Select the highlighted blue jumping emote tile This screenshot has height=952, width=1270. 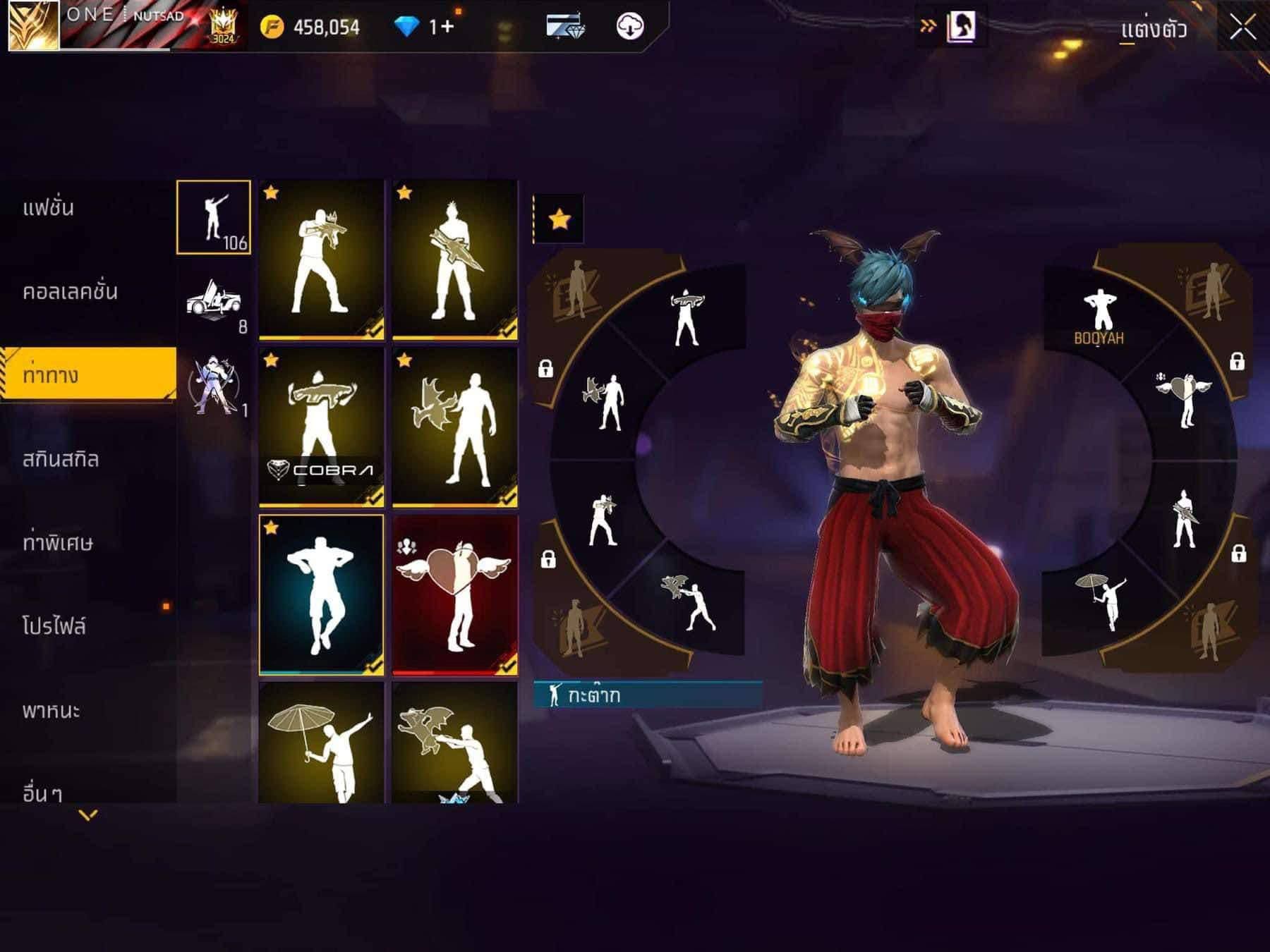[x=322, y=594]
